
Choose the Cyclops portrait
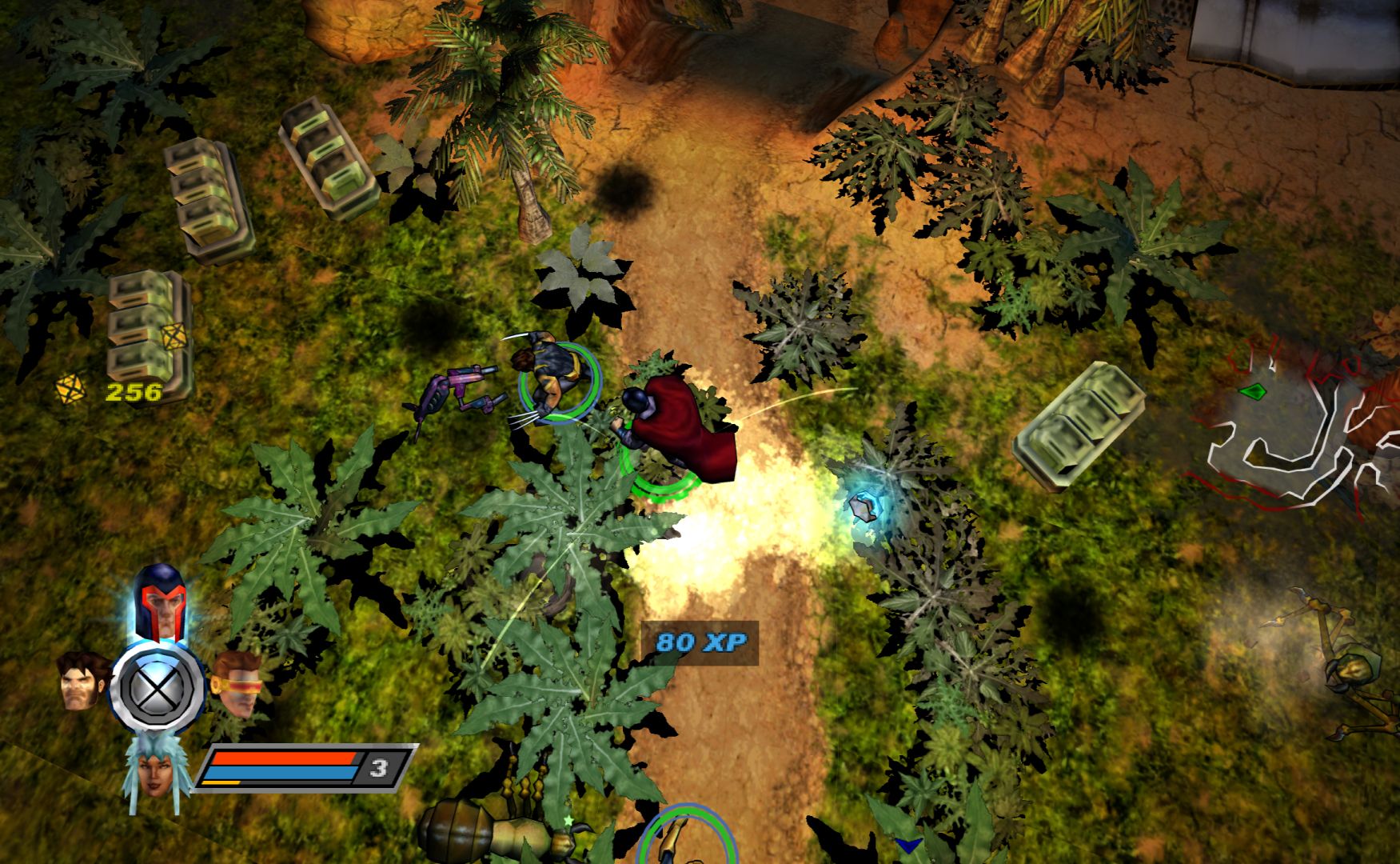(x=236, y=681)
